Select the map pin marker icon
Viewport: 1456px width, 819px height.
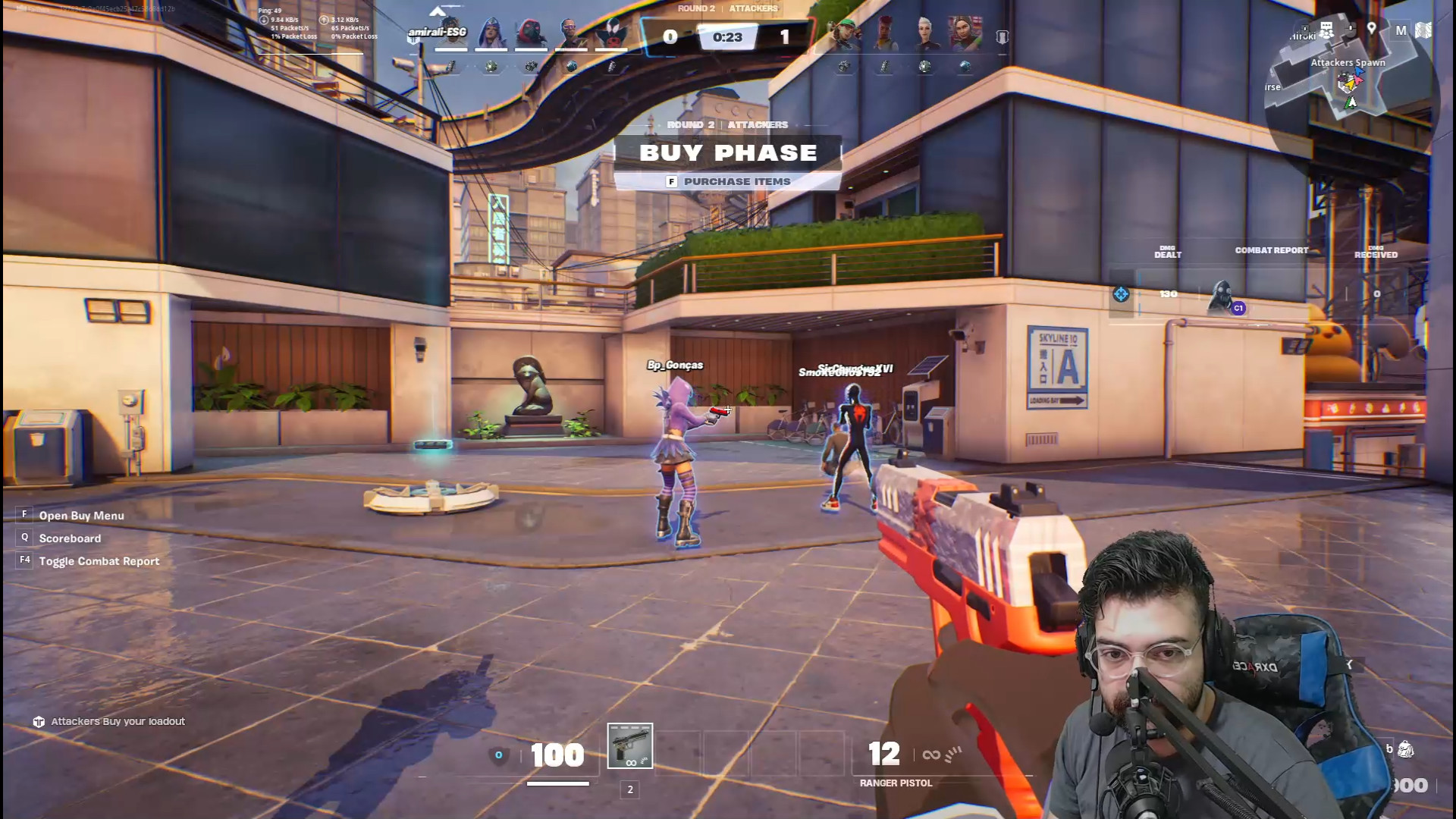click(1372, 29)
